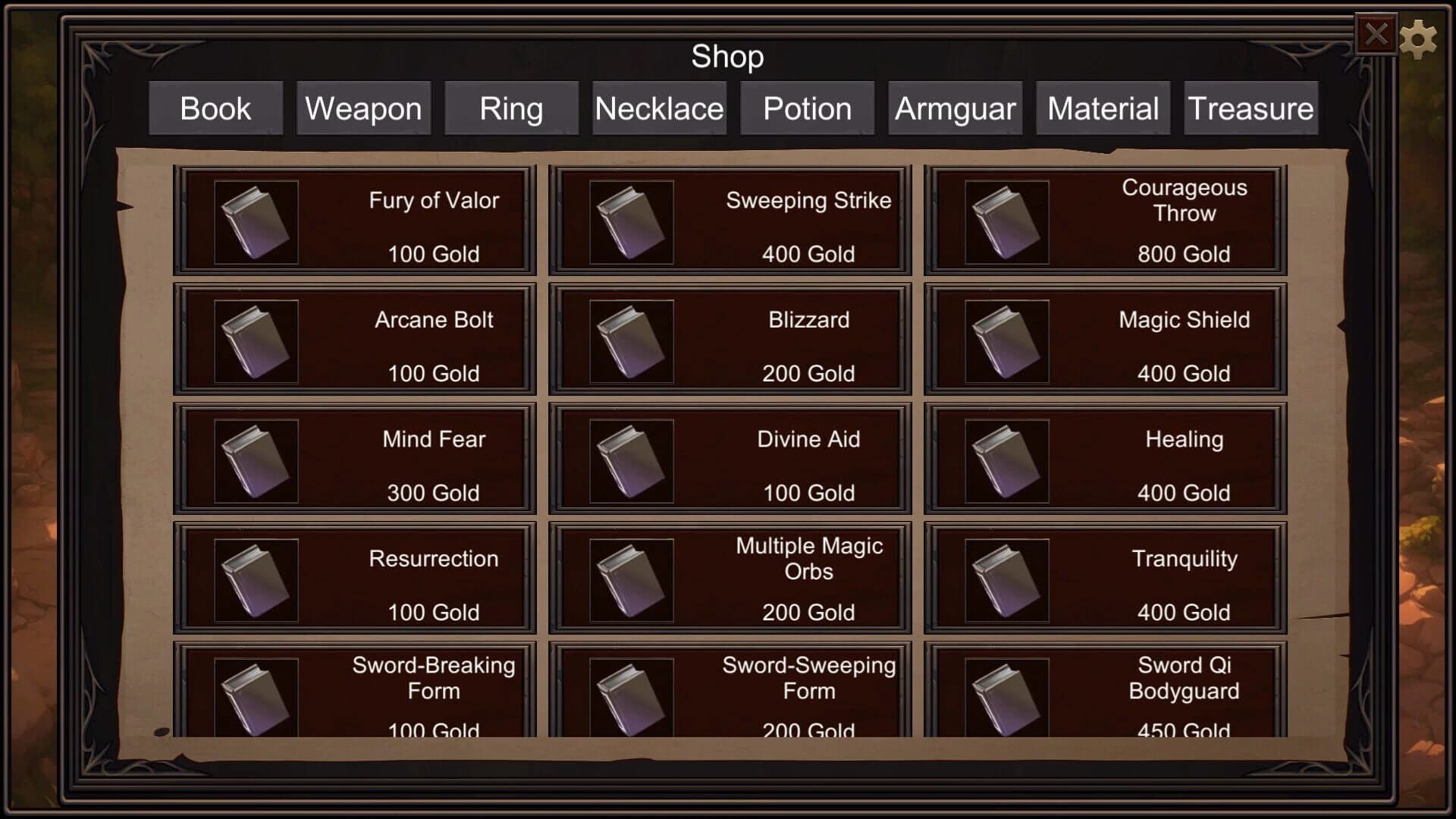
Task: Select the Multiple Magic Orbs entry
Action: coord(730,578)
